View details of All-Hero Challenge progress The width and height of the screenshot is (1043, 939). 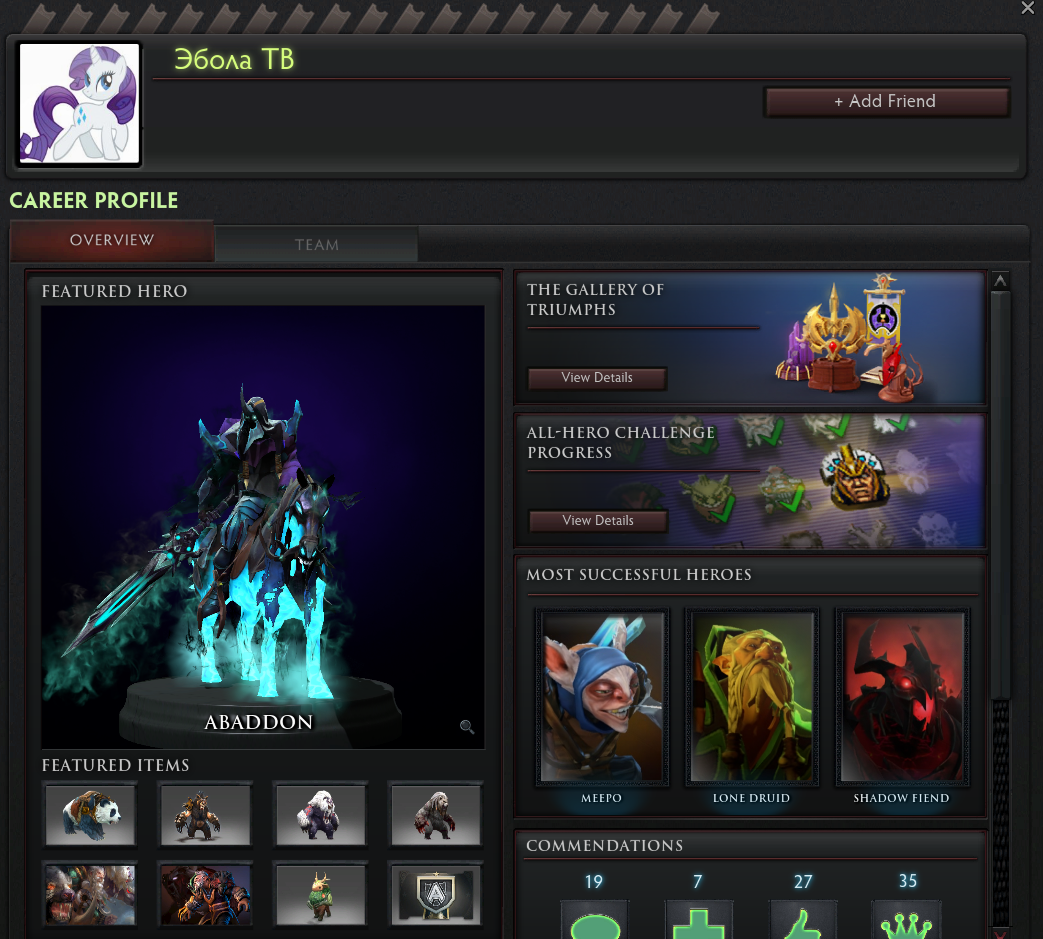pos(597,521)
